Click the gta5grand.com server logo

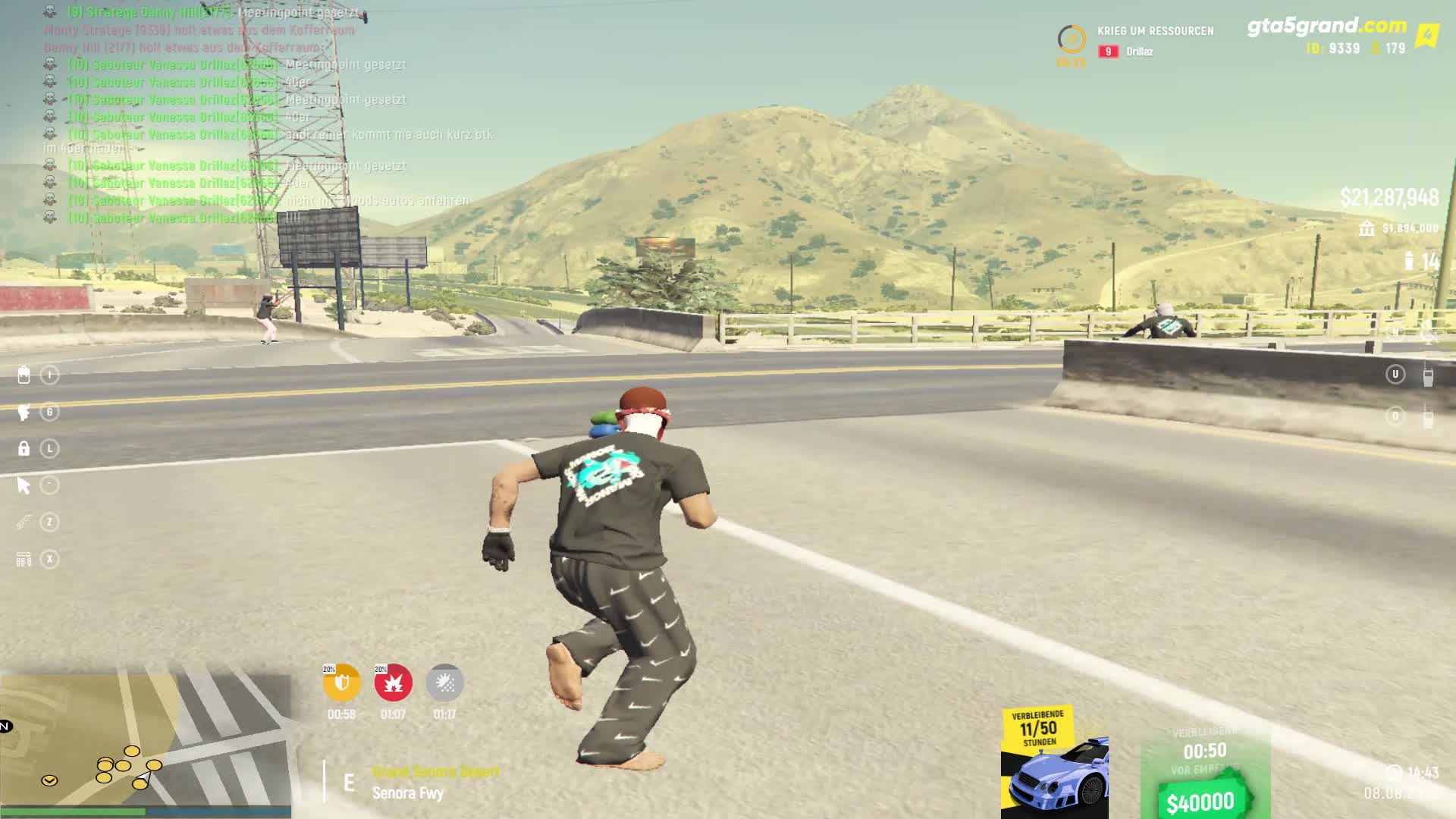point(1326,27)
